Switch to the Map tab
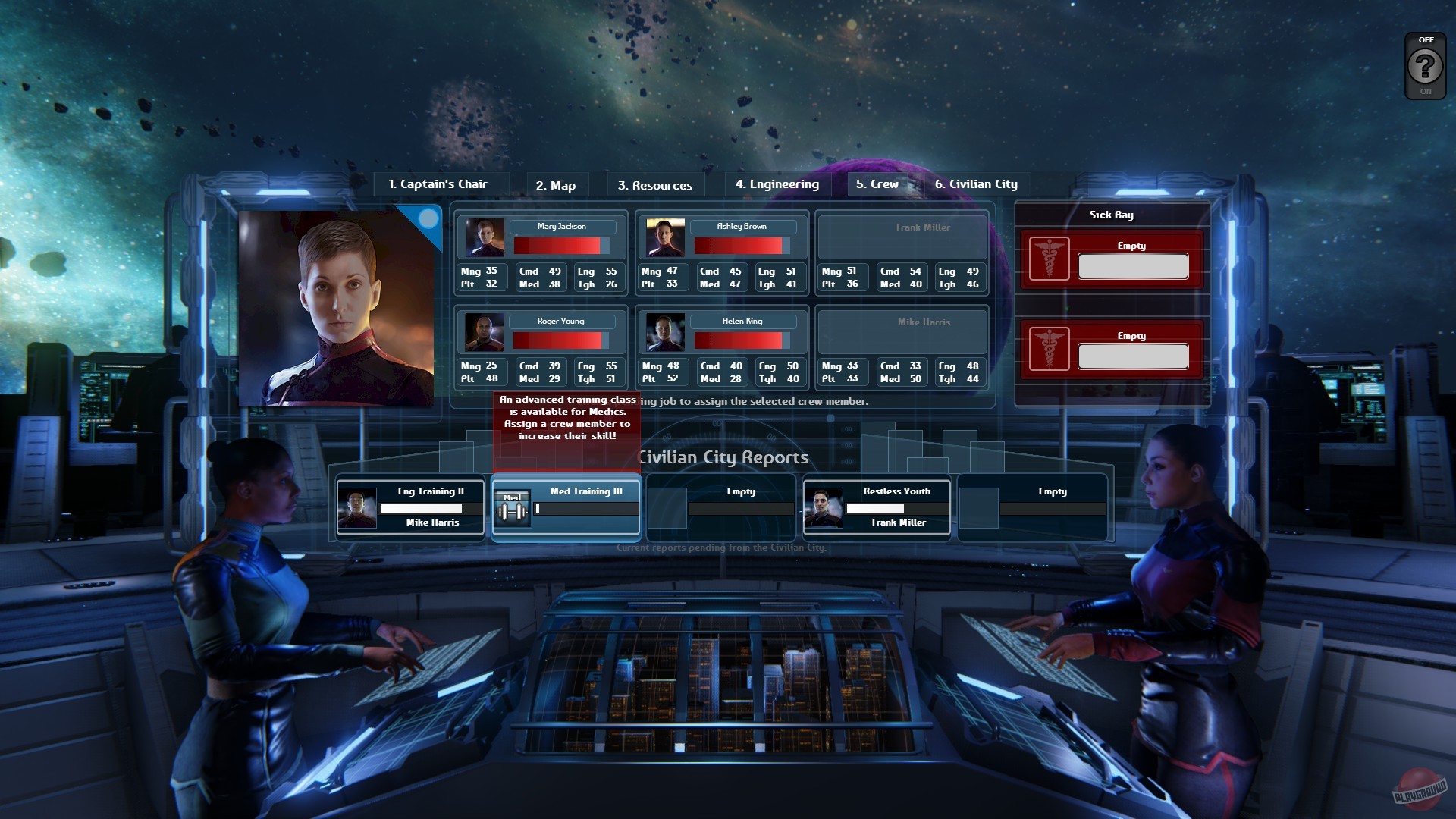 coord(556,185)
